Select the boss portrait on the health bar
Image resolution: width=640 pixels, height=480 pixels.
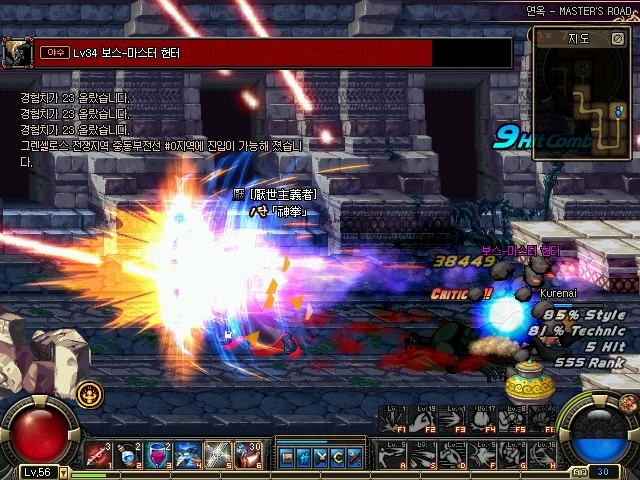pos(15,52)
